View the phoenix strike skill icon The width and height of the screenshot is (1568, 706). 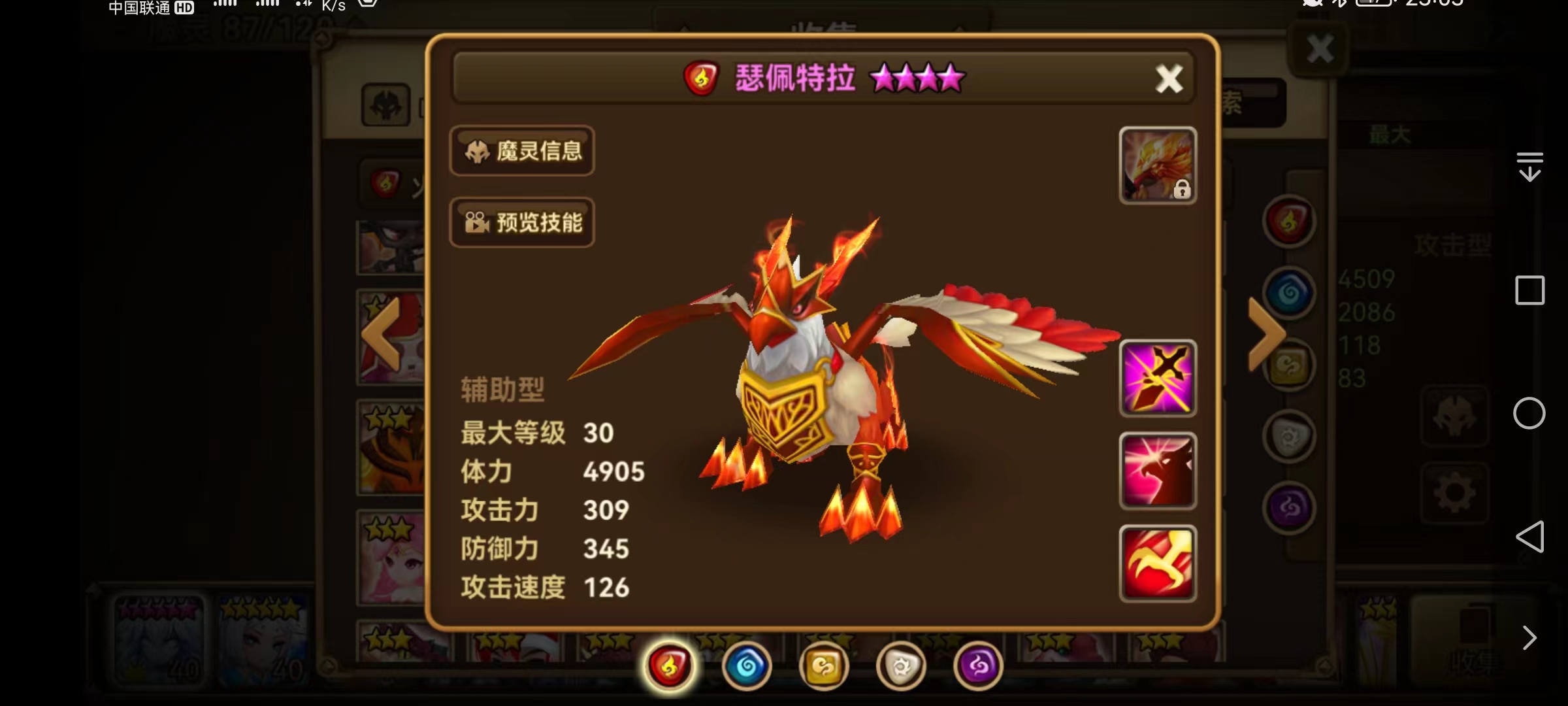[x=1157, y=472]
